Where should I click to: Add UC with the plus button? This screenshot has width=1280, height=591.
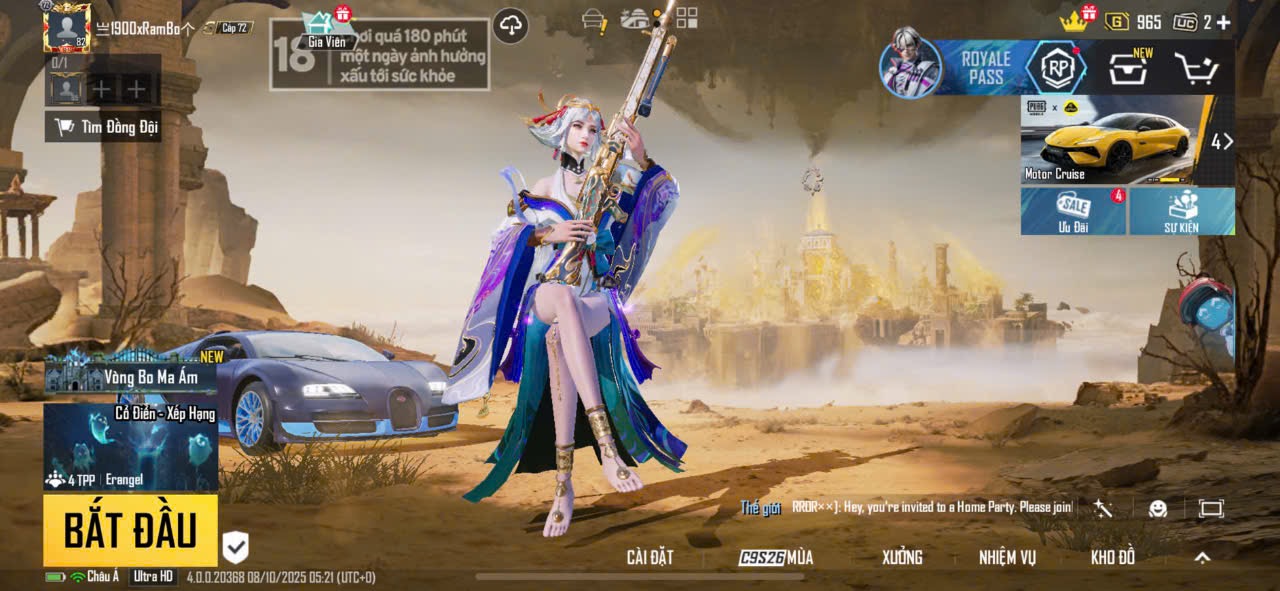[x=1222, y=22]
